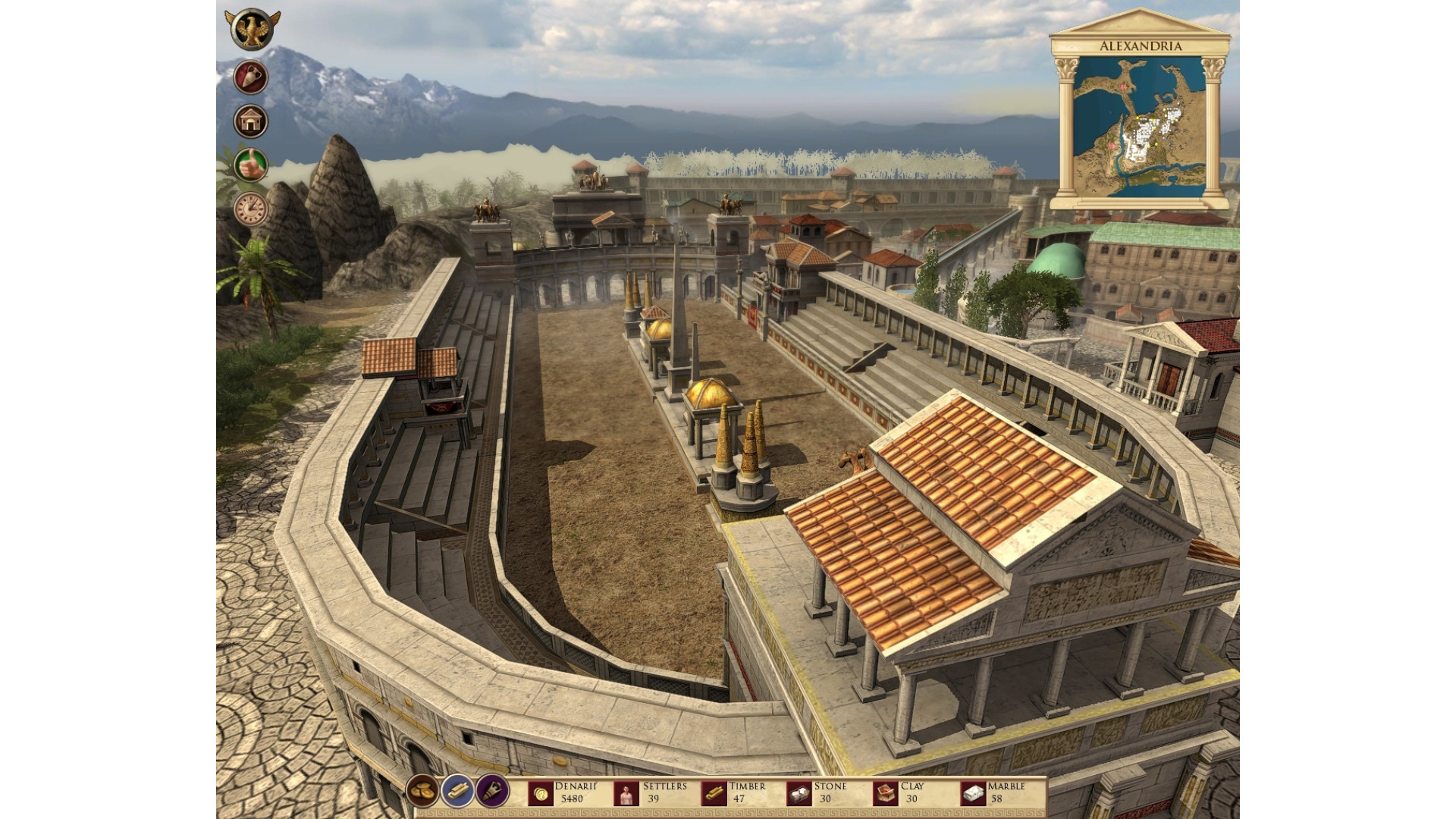This screenshot has height=819, width=1456.
Task: Click the clock icon button
Action: click(250, 209)
